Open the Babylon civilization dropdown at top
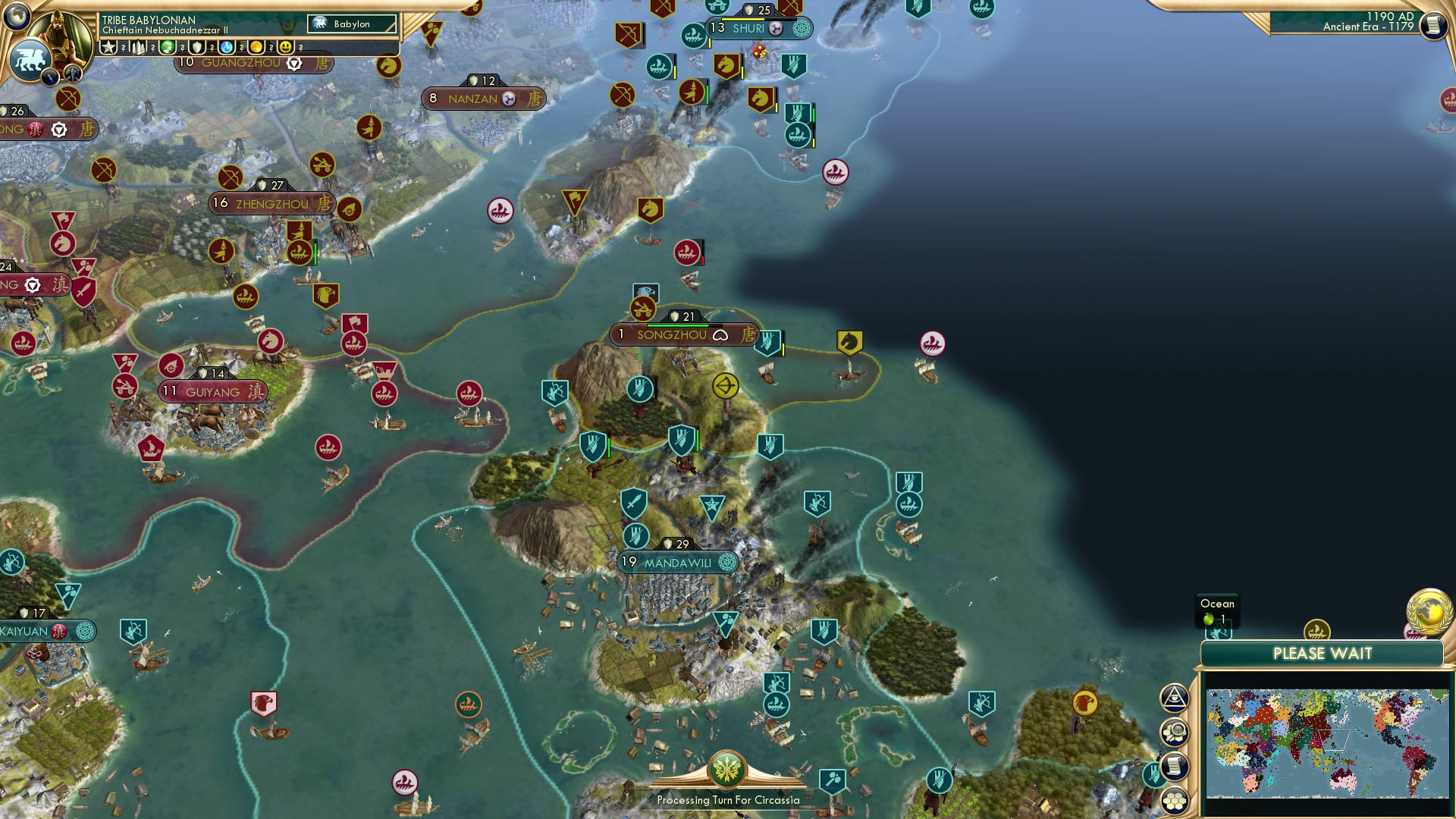1456x819 pixels. click(351, 24)
